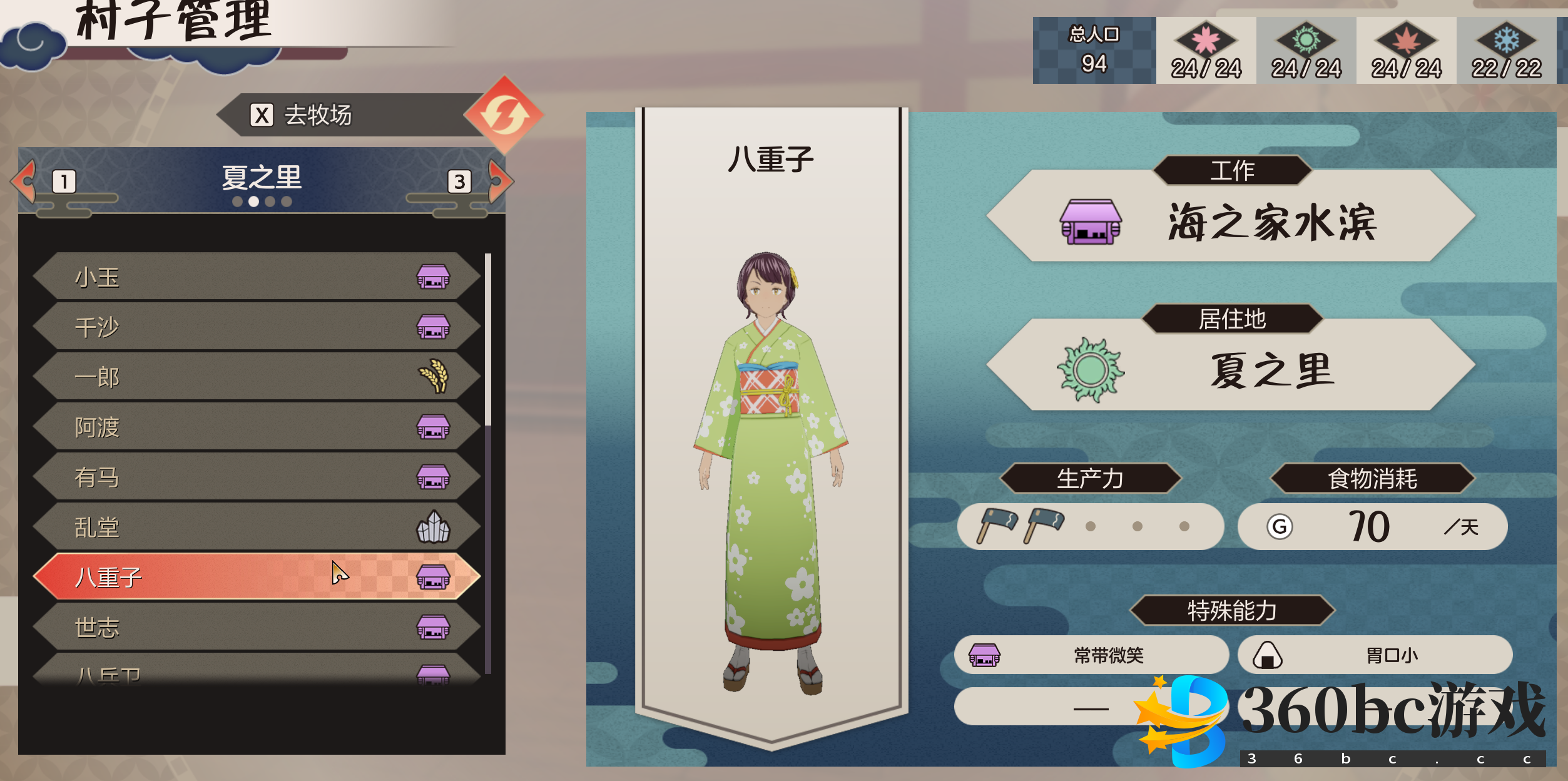Switch to next village with right arrow

point(499,181)
